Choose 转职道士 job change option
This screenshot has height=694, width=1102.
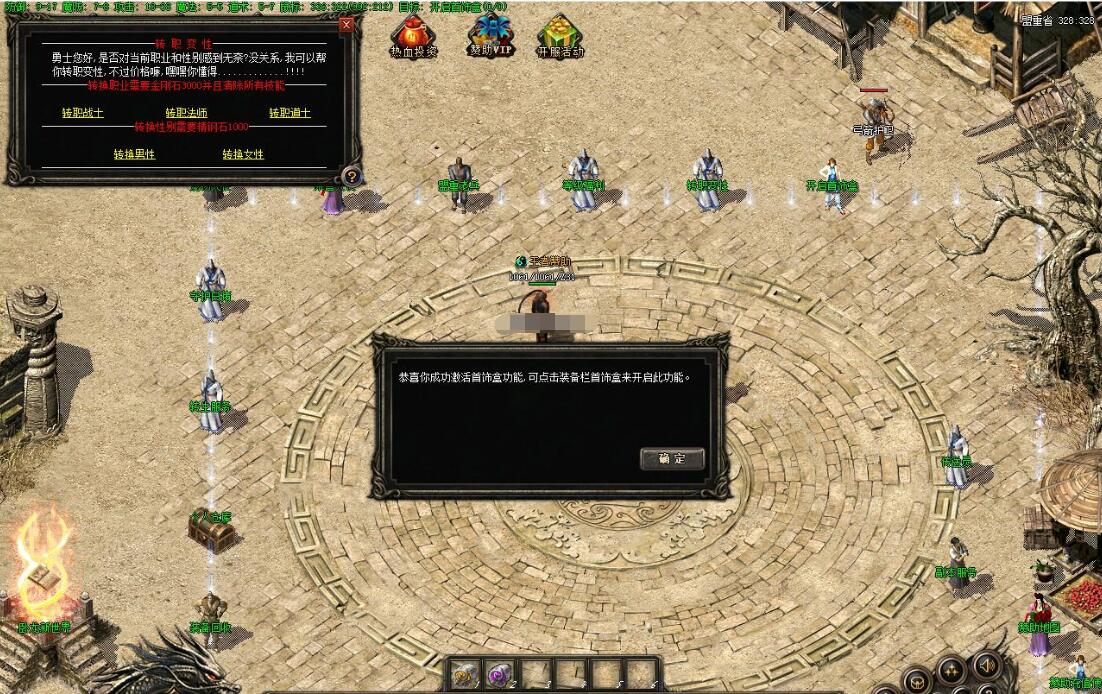(x=290, y=113)
